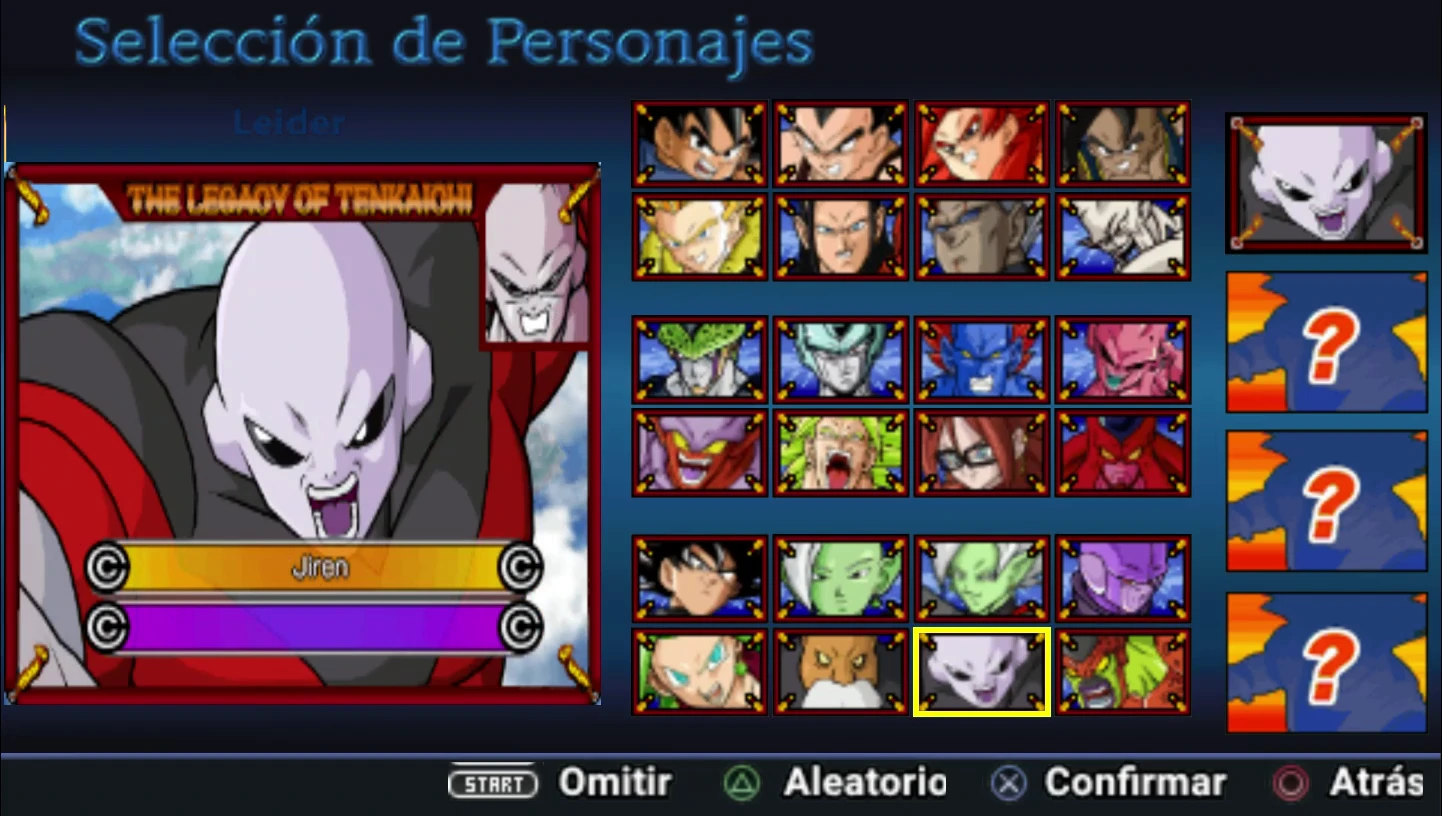Click the red circle icon for Atrás

[x=1288, y=783]
